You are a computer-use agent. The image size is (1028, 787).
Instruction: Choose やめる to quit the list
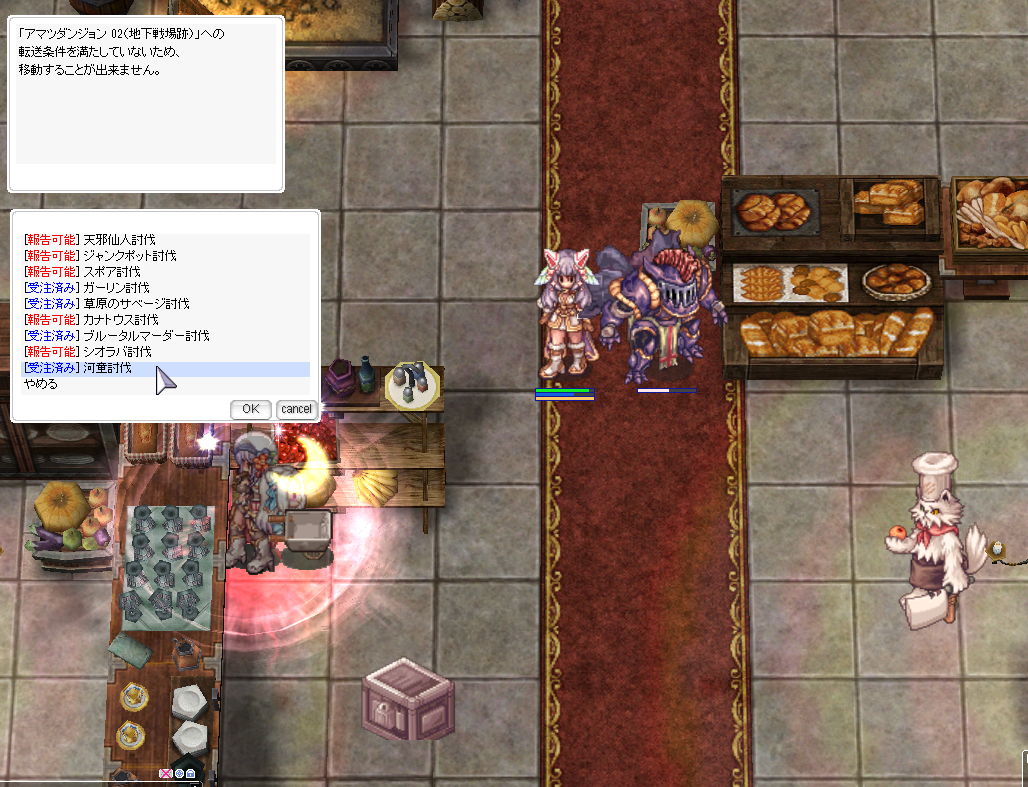(42, 384)
